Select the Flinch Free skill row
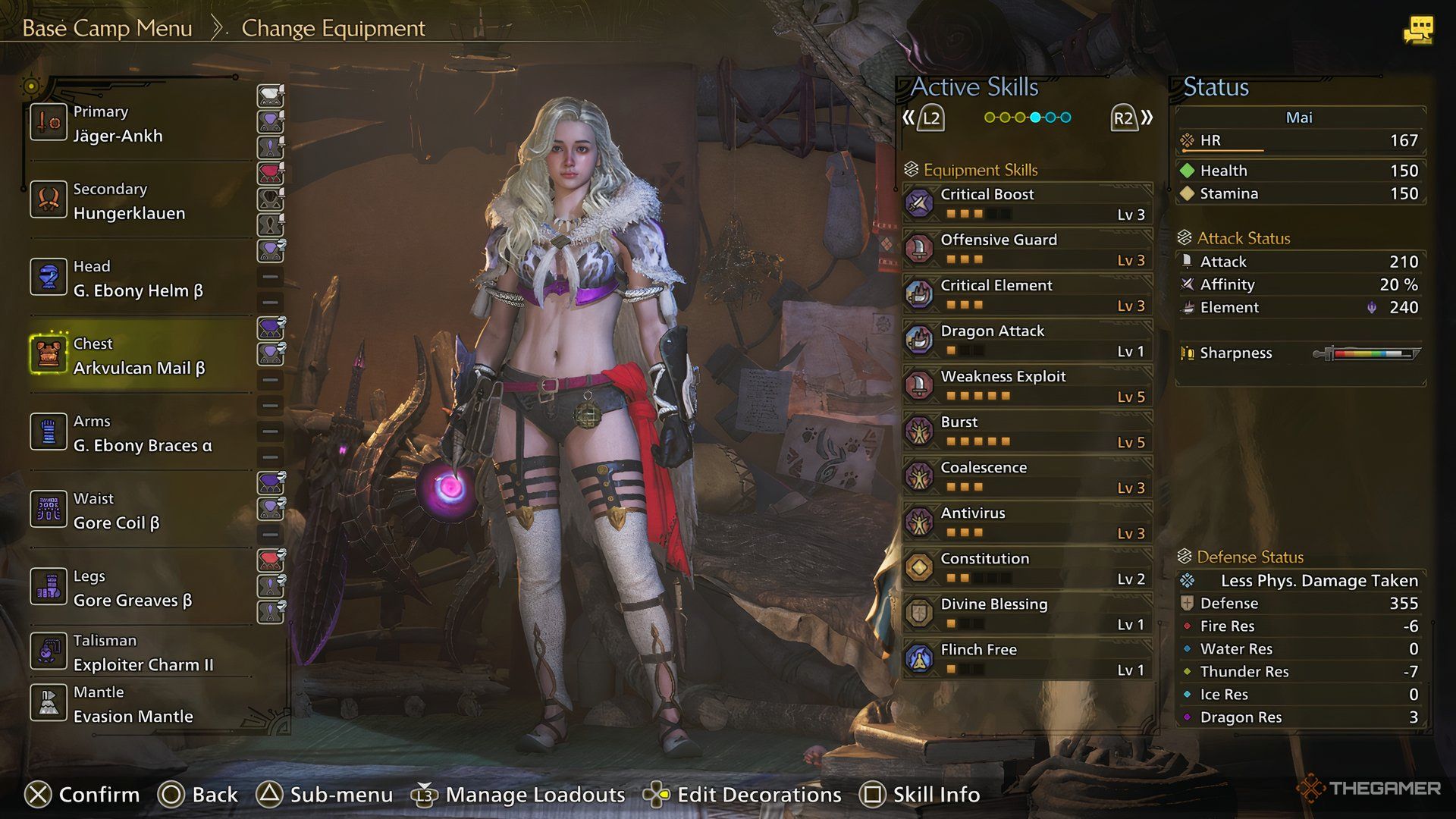The width and height of the screenshot is (1456, 819). 1028,658
